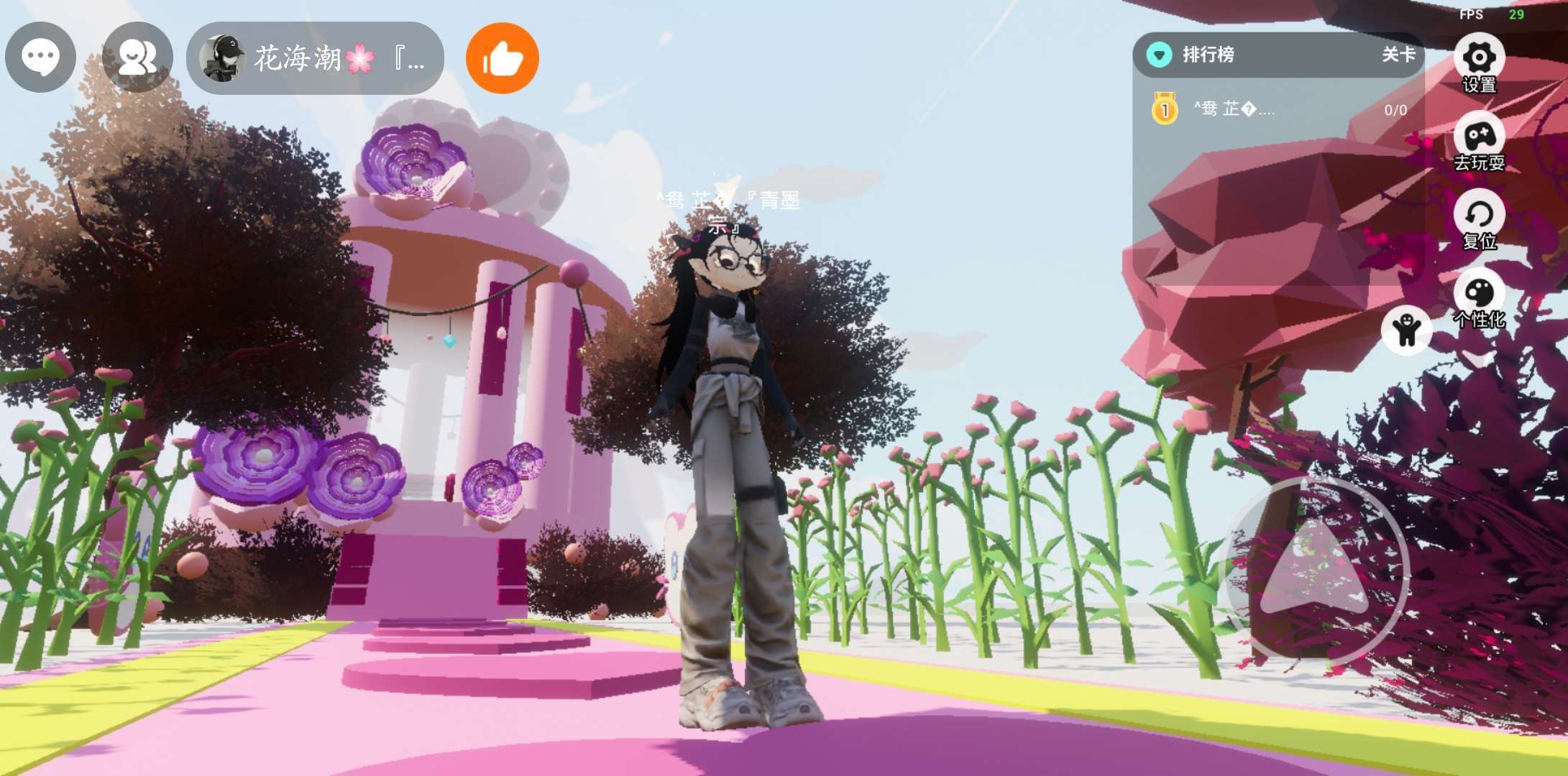The height and width of the screenshot is (776, 1568).
Task: Switch to the 关卡 leaderboard tab
Action: coord(1398,55)
